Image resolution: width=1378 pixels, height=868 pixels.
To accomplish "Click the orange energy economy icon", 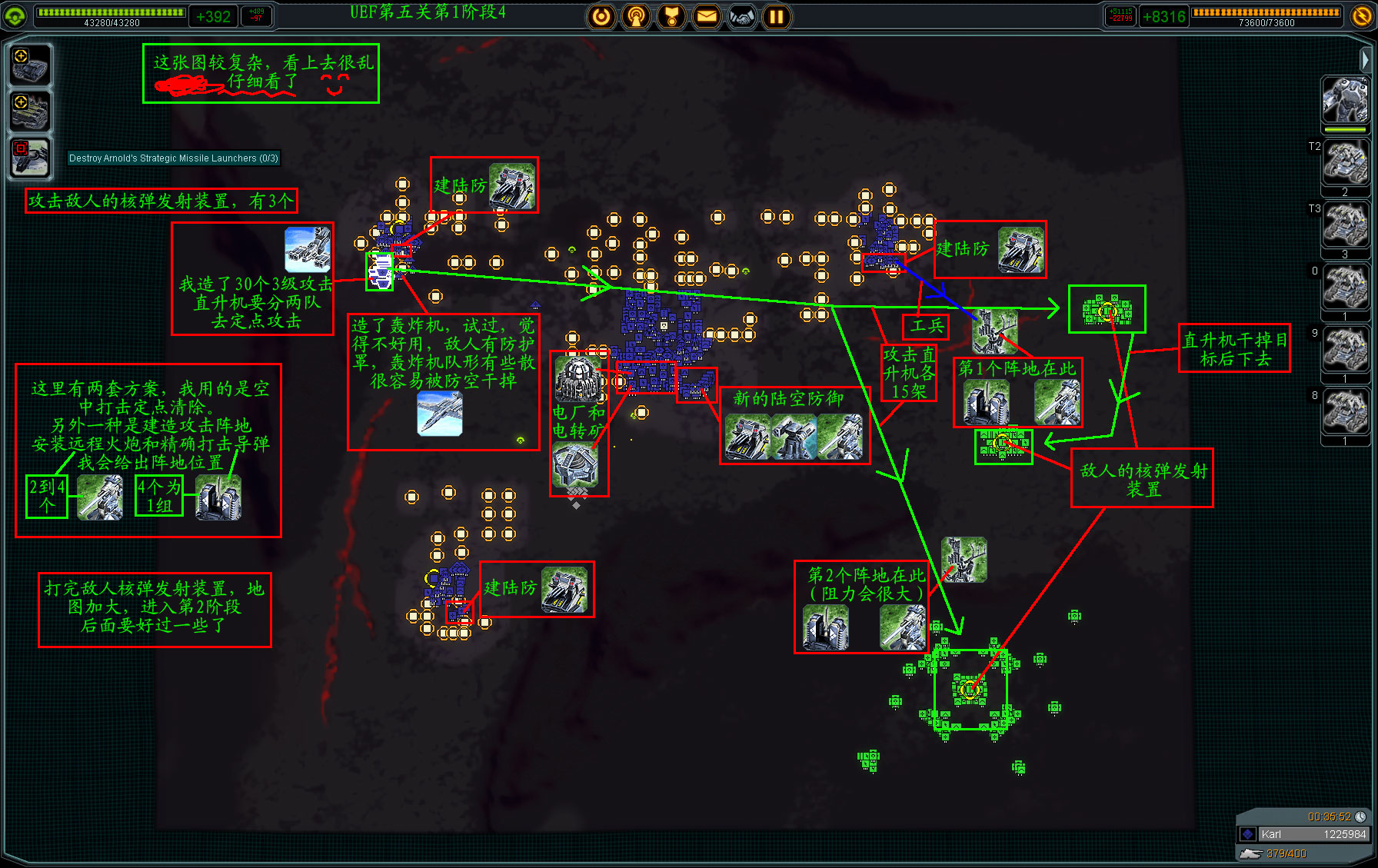I will (x=1361, y=16).
